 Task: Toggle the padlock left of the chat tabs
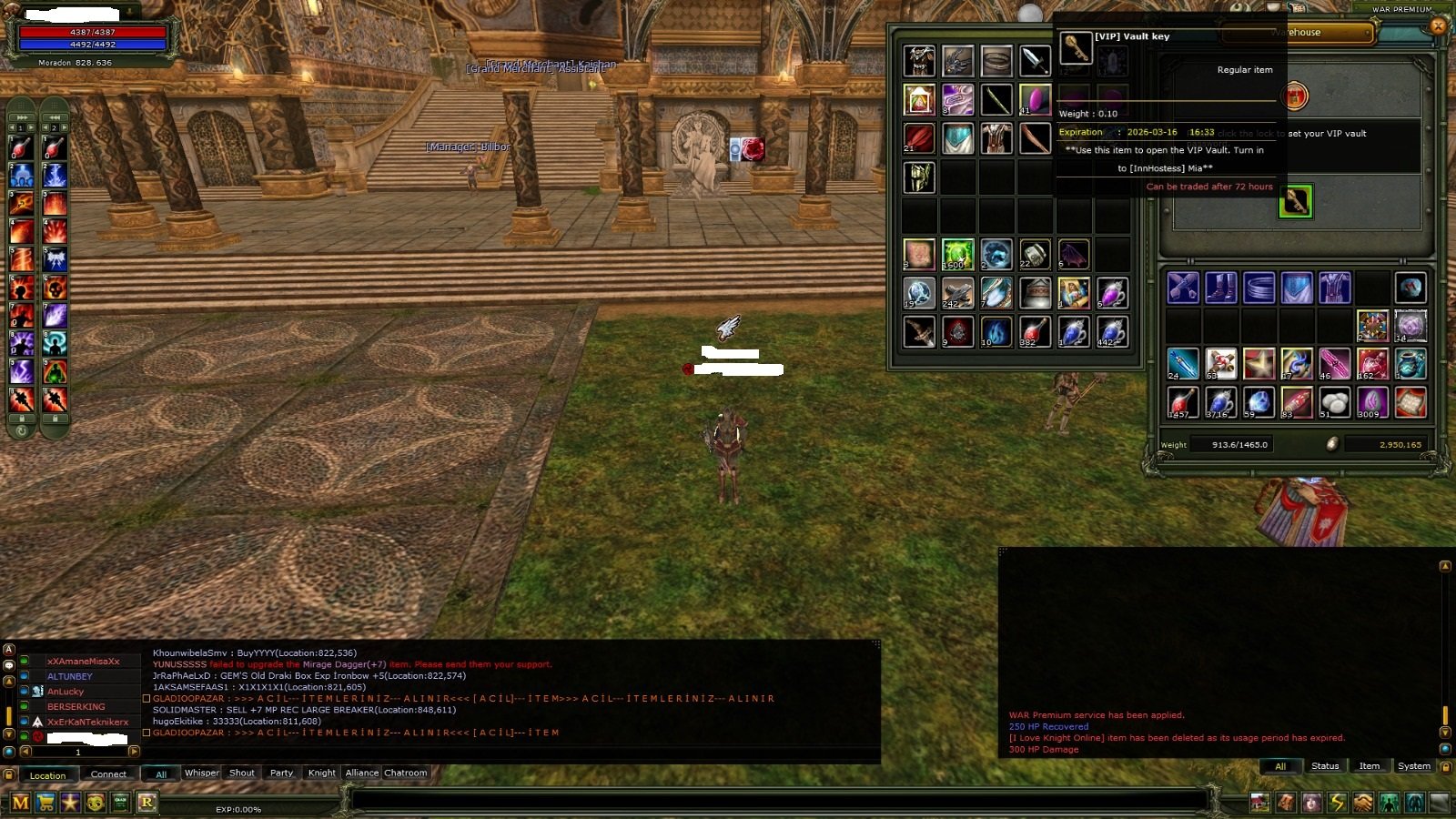[x=9, y=774]
